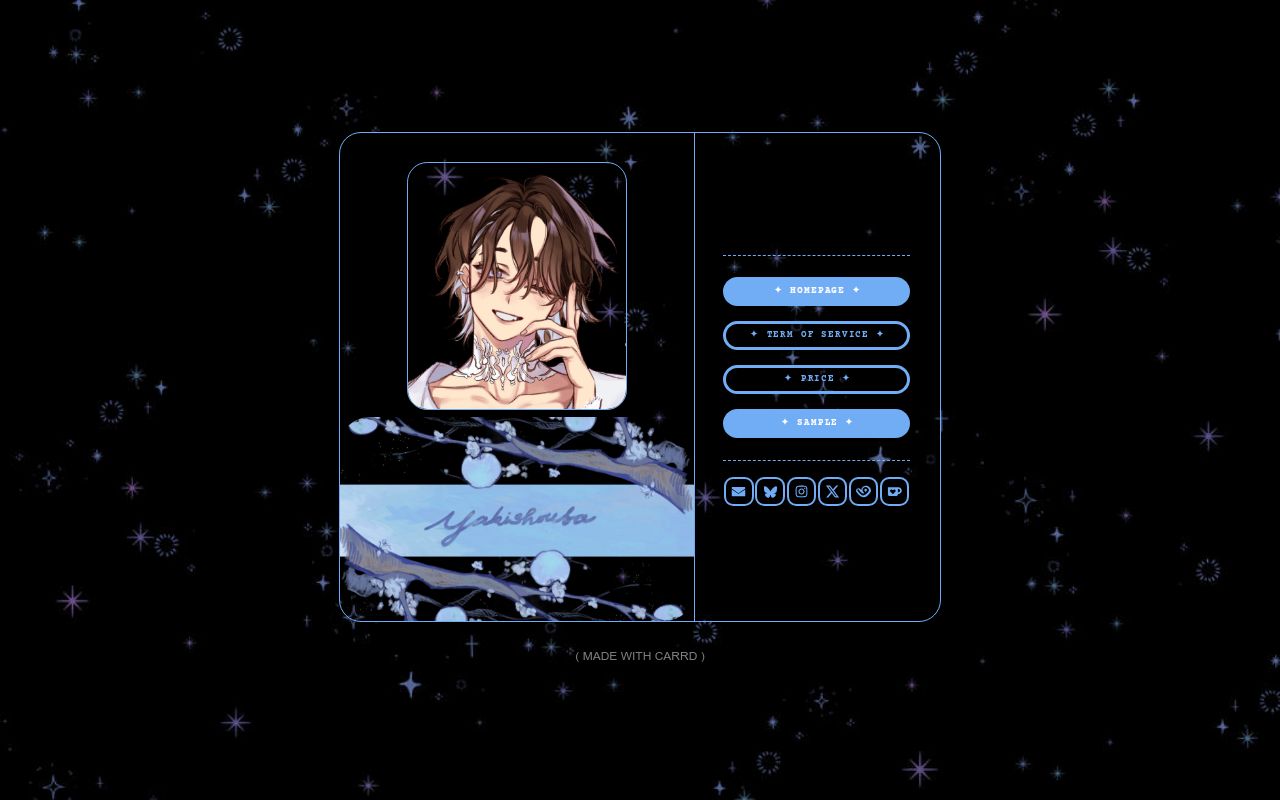Open the X (Twitter) social icon

(832, 491)
